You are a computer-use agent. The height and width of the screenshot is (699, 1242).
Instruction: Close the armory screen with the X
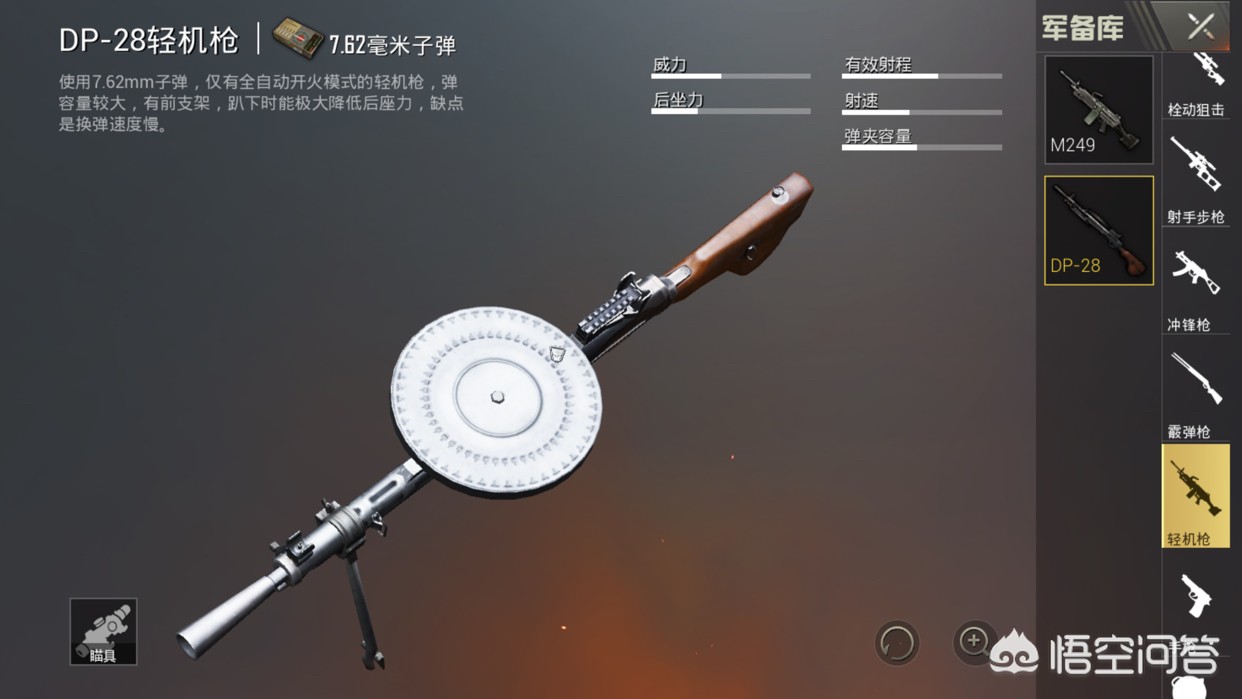click(x=1200, y=26)
